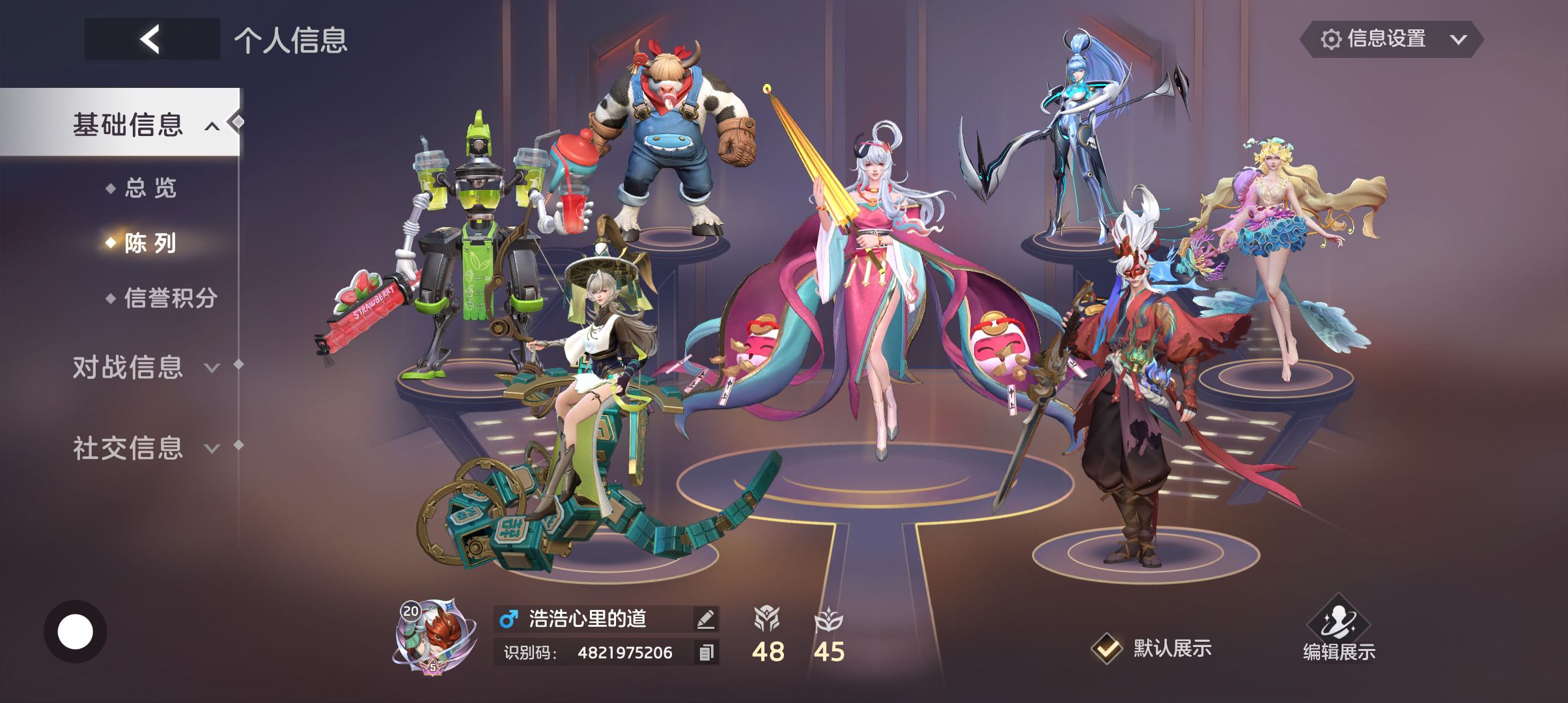Copy the player ID code
Screen dimensions: 1568x703
point(706,652)
